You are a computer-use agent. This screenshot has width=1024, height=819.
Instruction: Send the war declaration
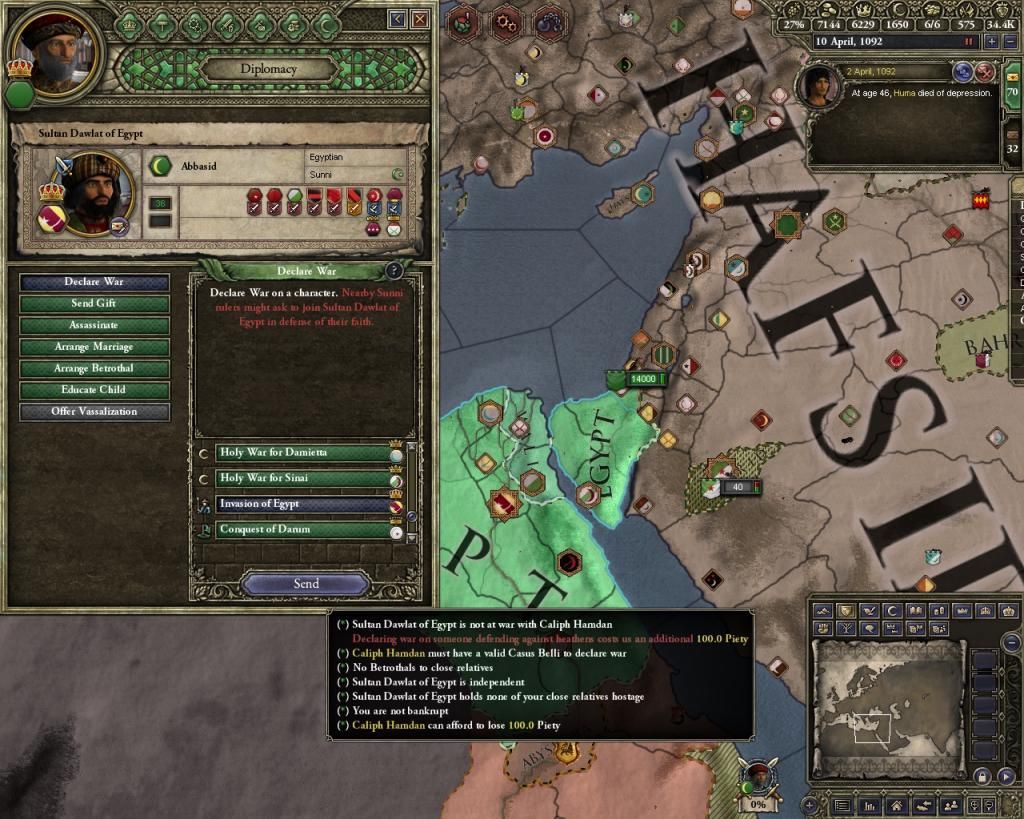(x=306, y=584)
